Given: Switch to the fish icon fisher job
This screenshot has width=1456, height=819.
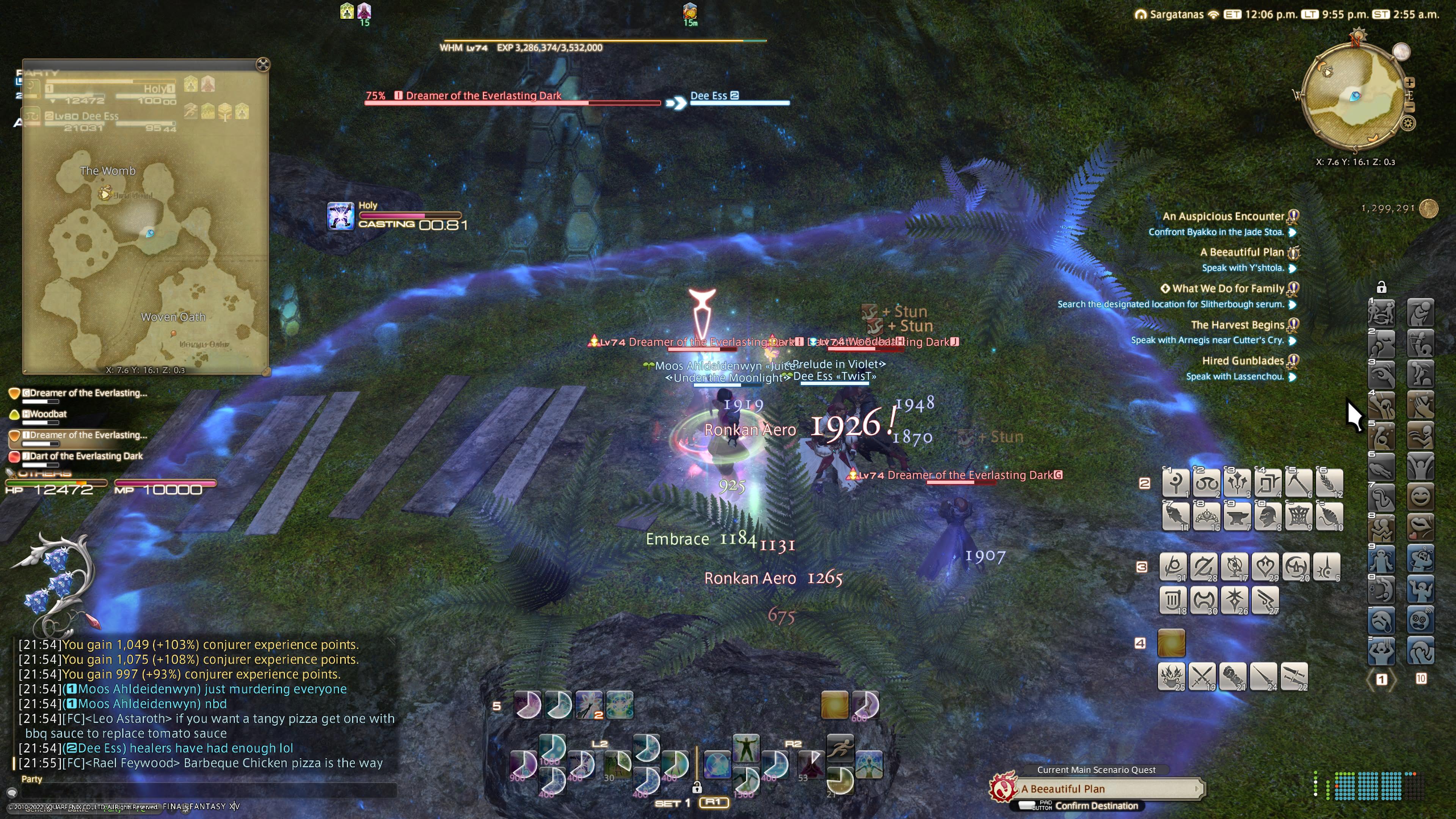Looking at the screenshot, I should [x=1176, y=516].
